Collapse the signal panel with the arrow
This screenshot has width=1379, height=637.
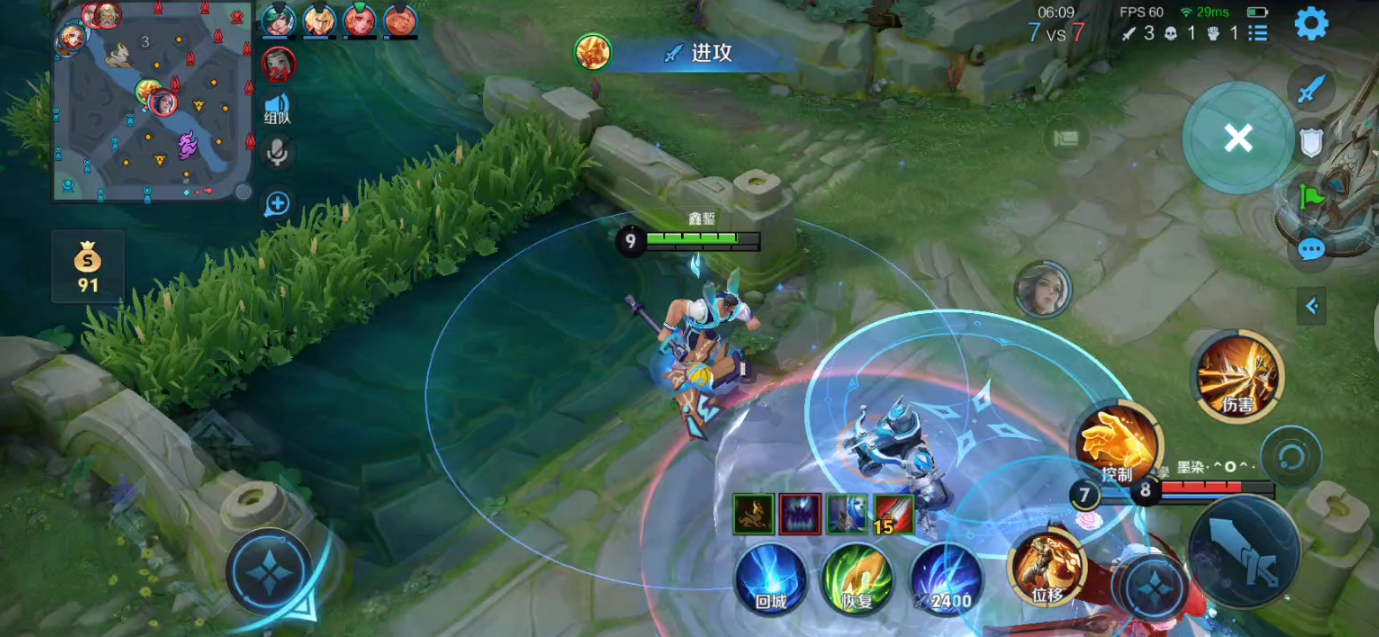click(x=1311, y=306)
